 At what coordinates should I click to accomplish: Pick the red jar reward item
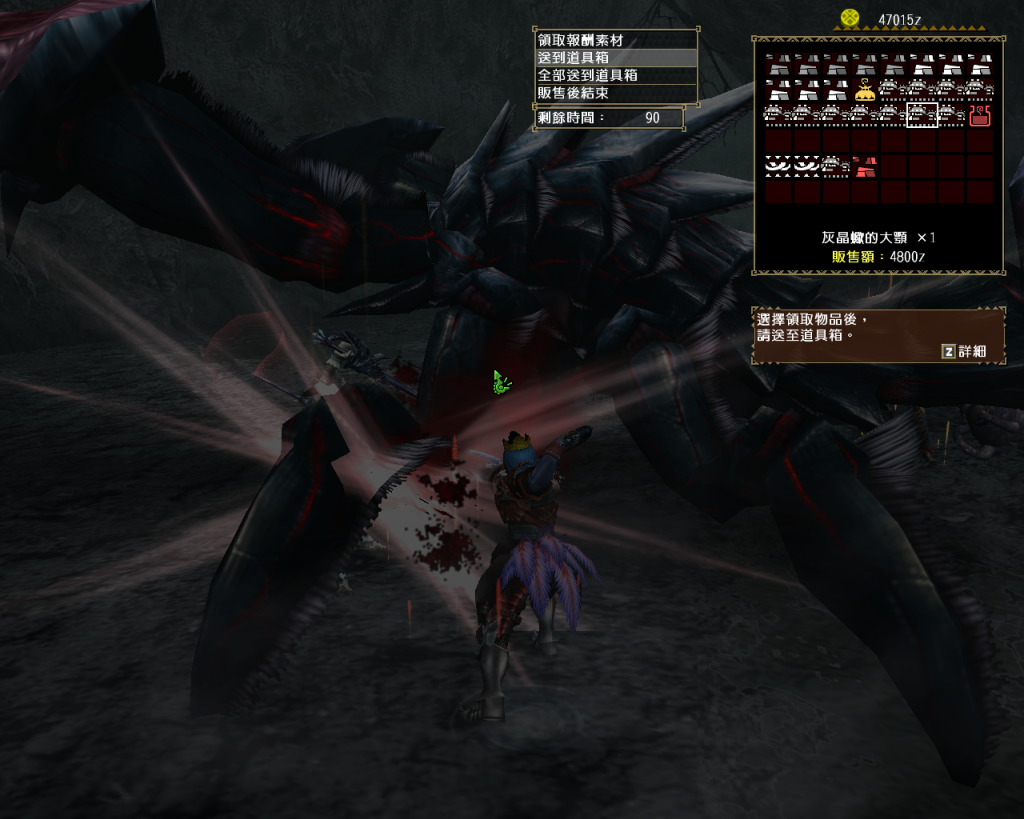(x=980, y=116)
